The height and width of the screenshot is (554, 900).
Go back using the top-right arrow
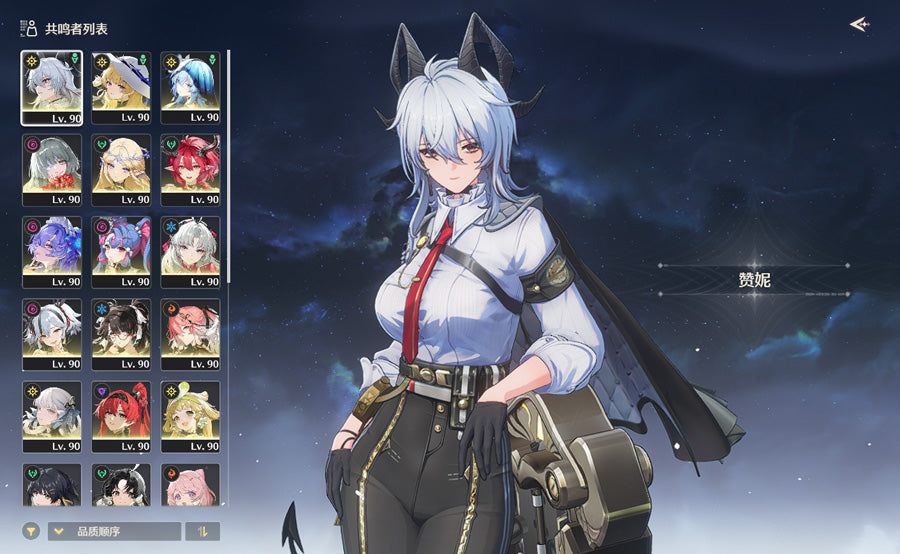858,24
